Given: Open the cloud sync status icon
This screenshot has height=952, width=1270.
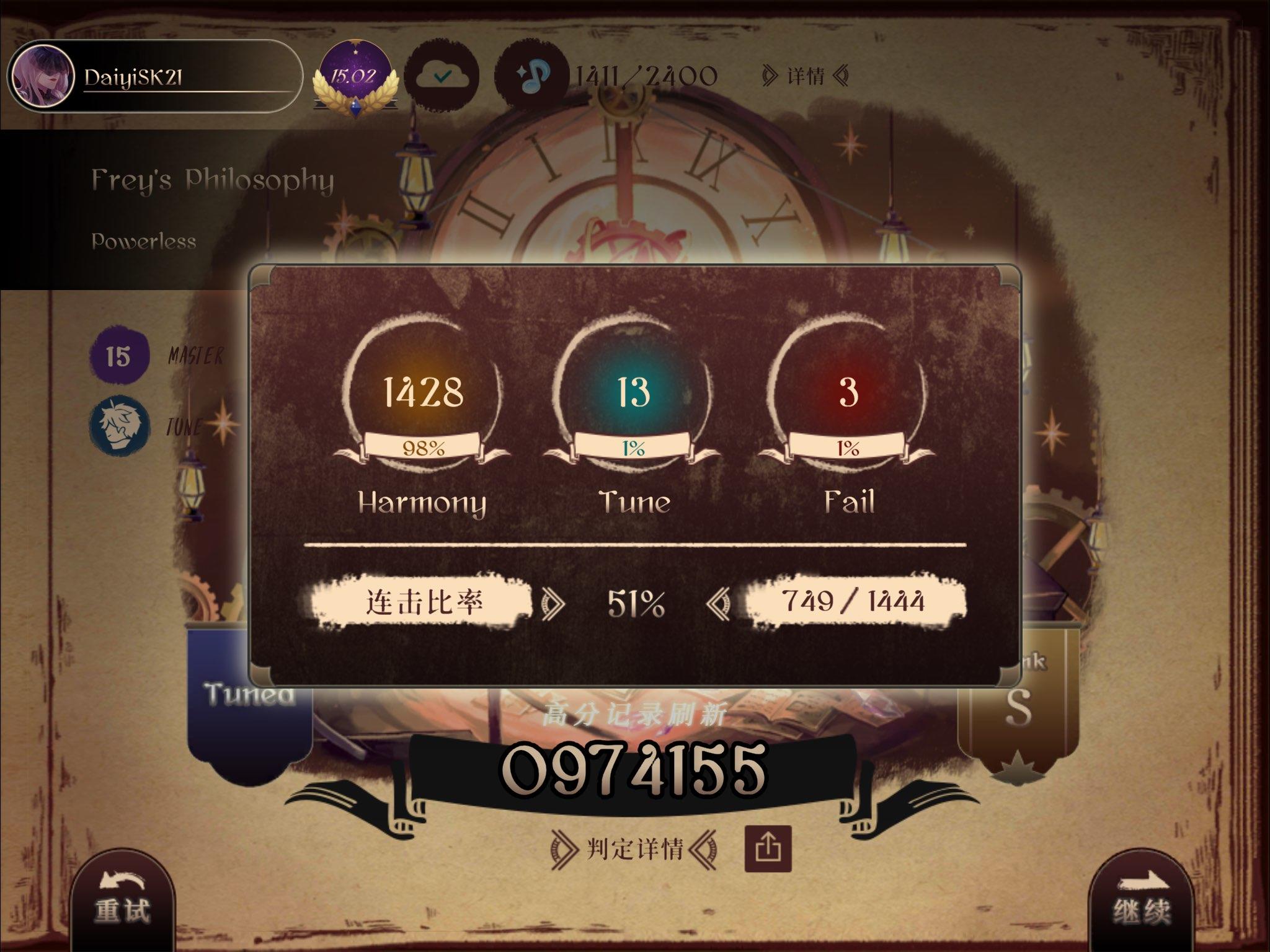Looking at the screenshot, I should [x=441, y=76].
